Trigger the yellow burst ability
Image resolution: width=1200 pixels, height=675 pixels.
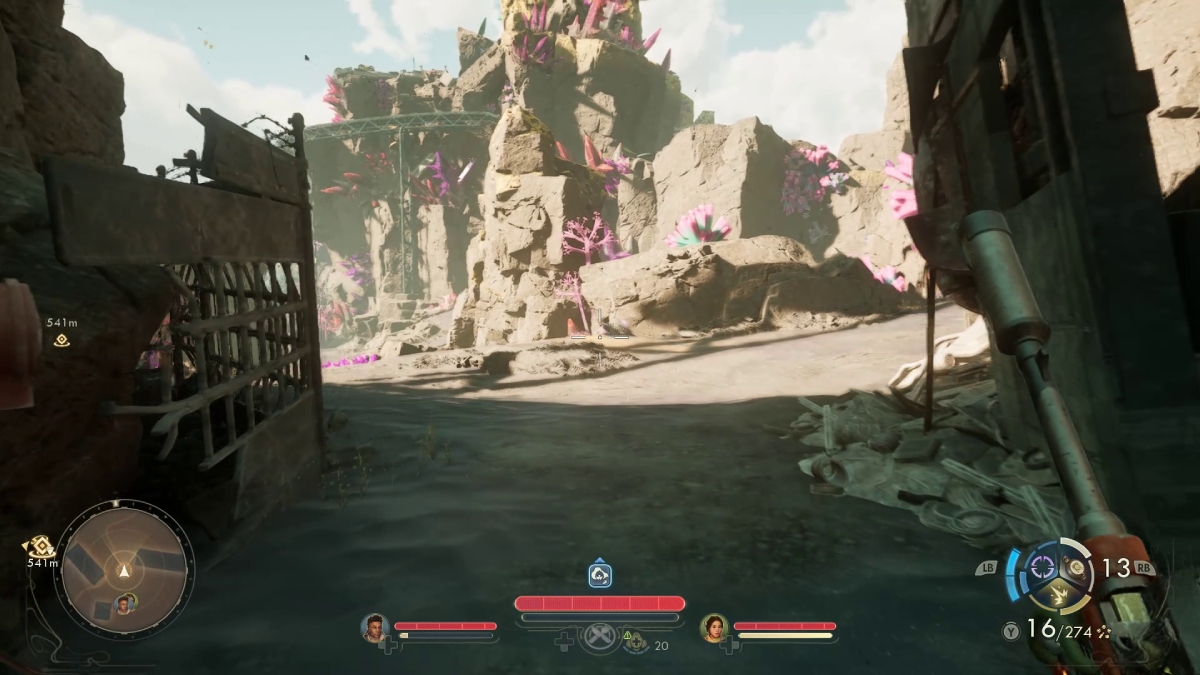[x=1058, y=597]
